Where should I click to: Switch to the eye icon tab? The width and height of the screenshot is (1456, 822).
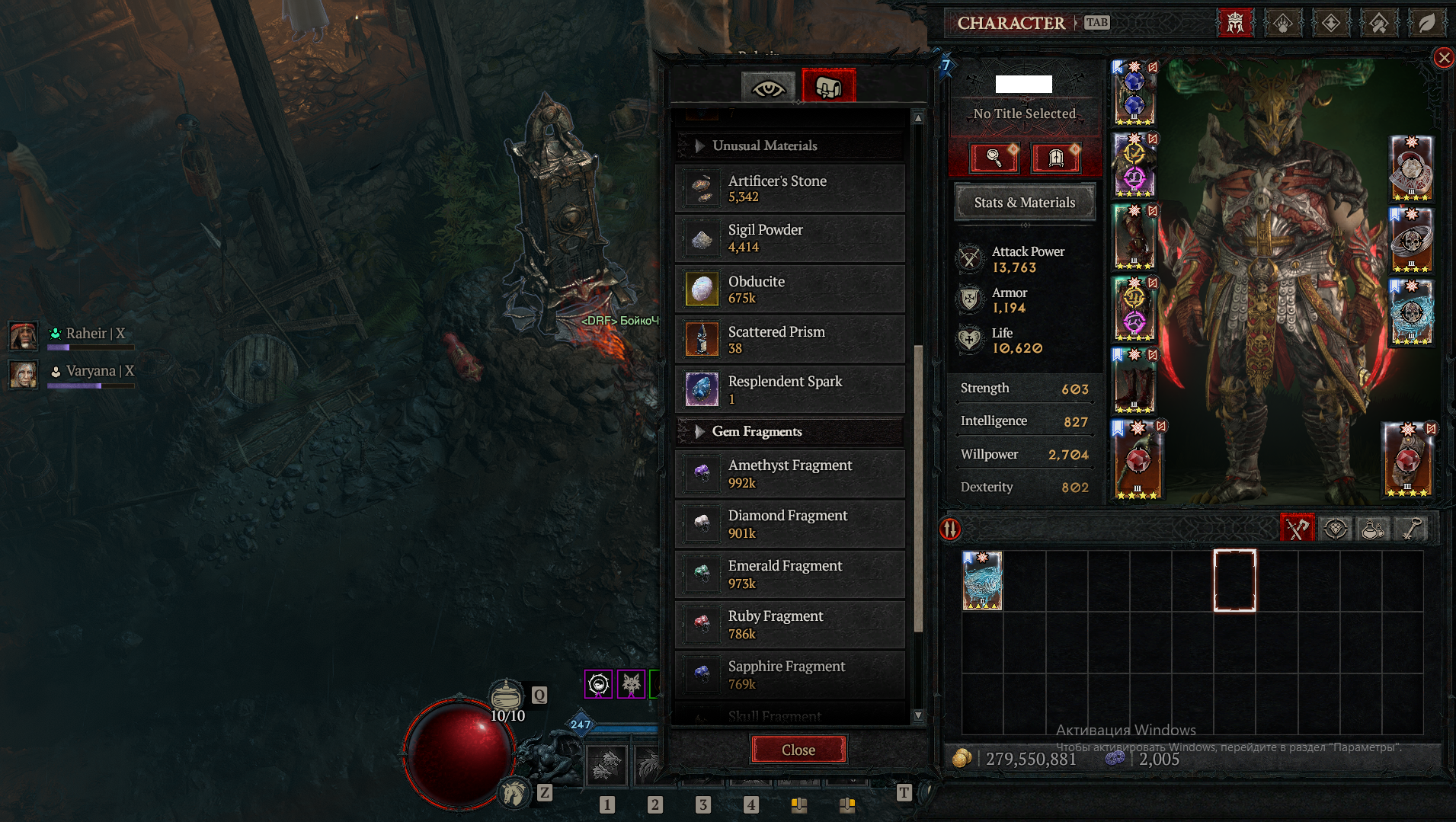[768, 88]
